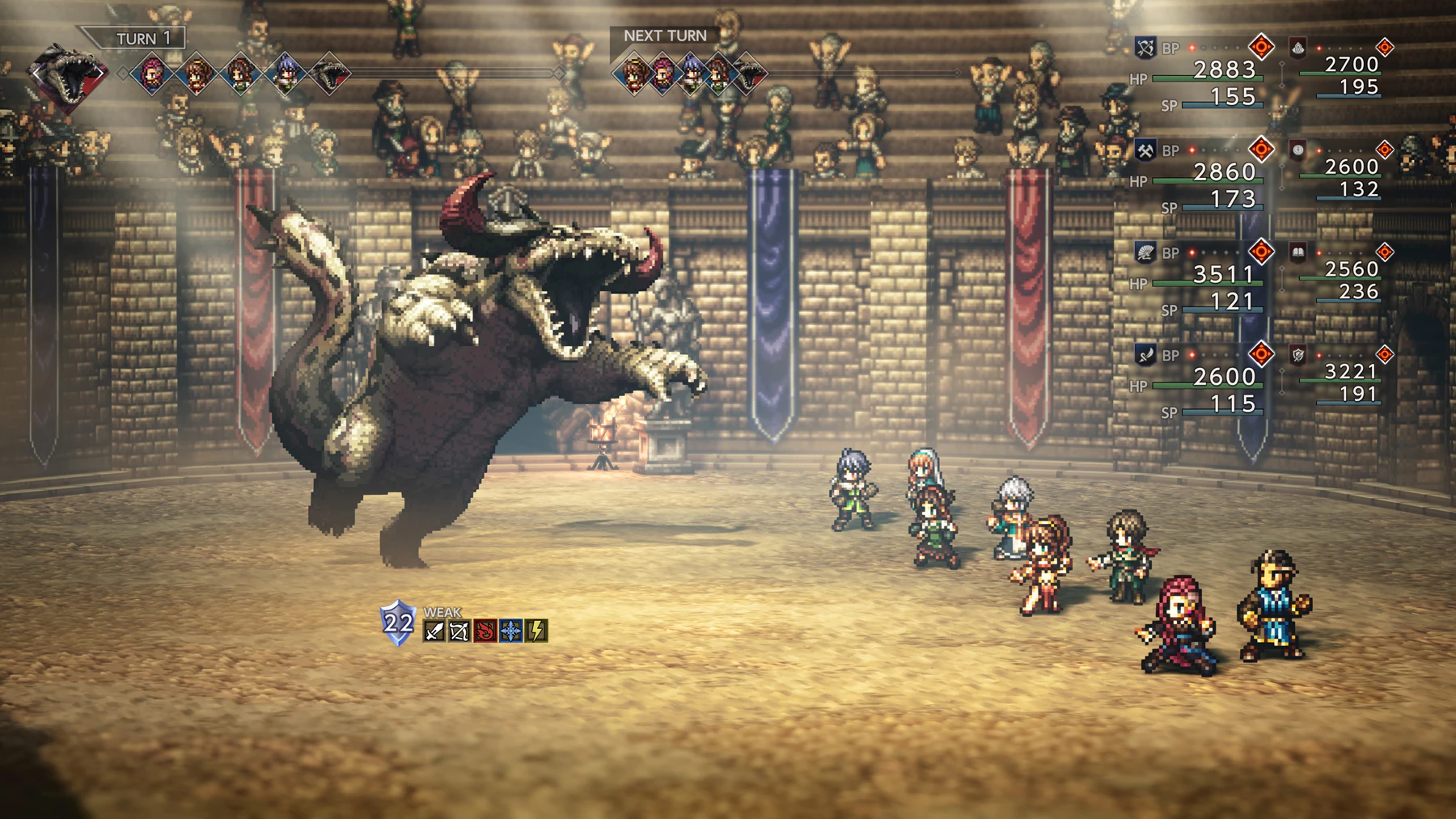Image resolution: width=1456 pixels, height=819 pixels.
Task: Choose the party member with the crossed-axes job icon
Action: pyautogui.click(x=1145, y=150)
